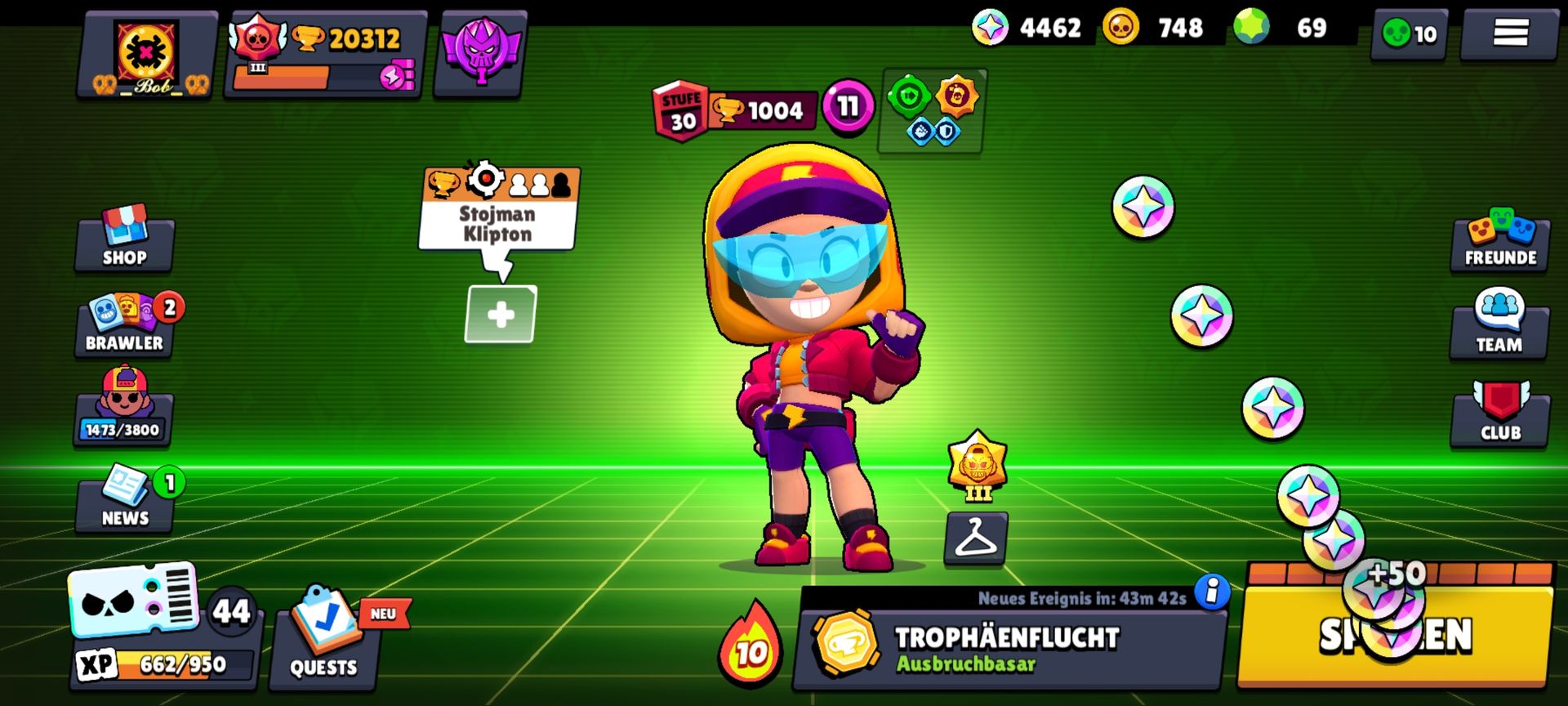This screenshot has width=1568, height=706.
Task: Open the Freunde friends list
Action: [x=1500, y=239]
